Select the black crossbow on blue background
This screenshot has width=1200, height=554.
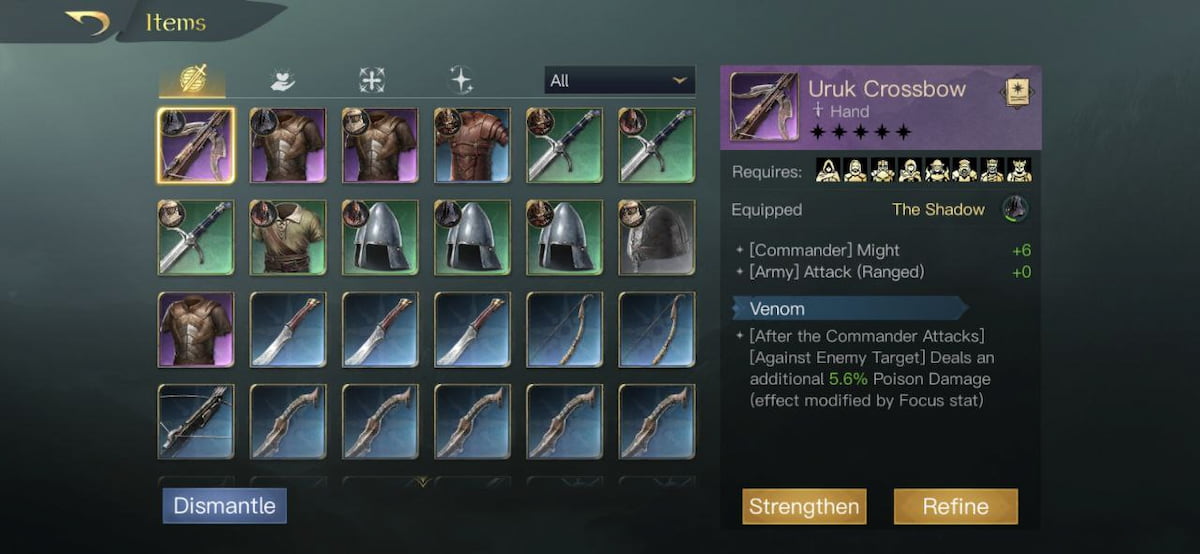point(196,422)
